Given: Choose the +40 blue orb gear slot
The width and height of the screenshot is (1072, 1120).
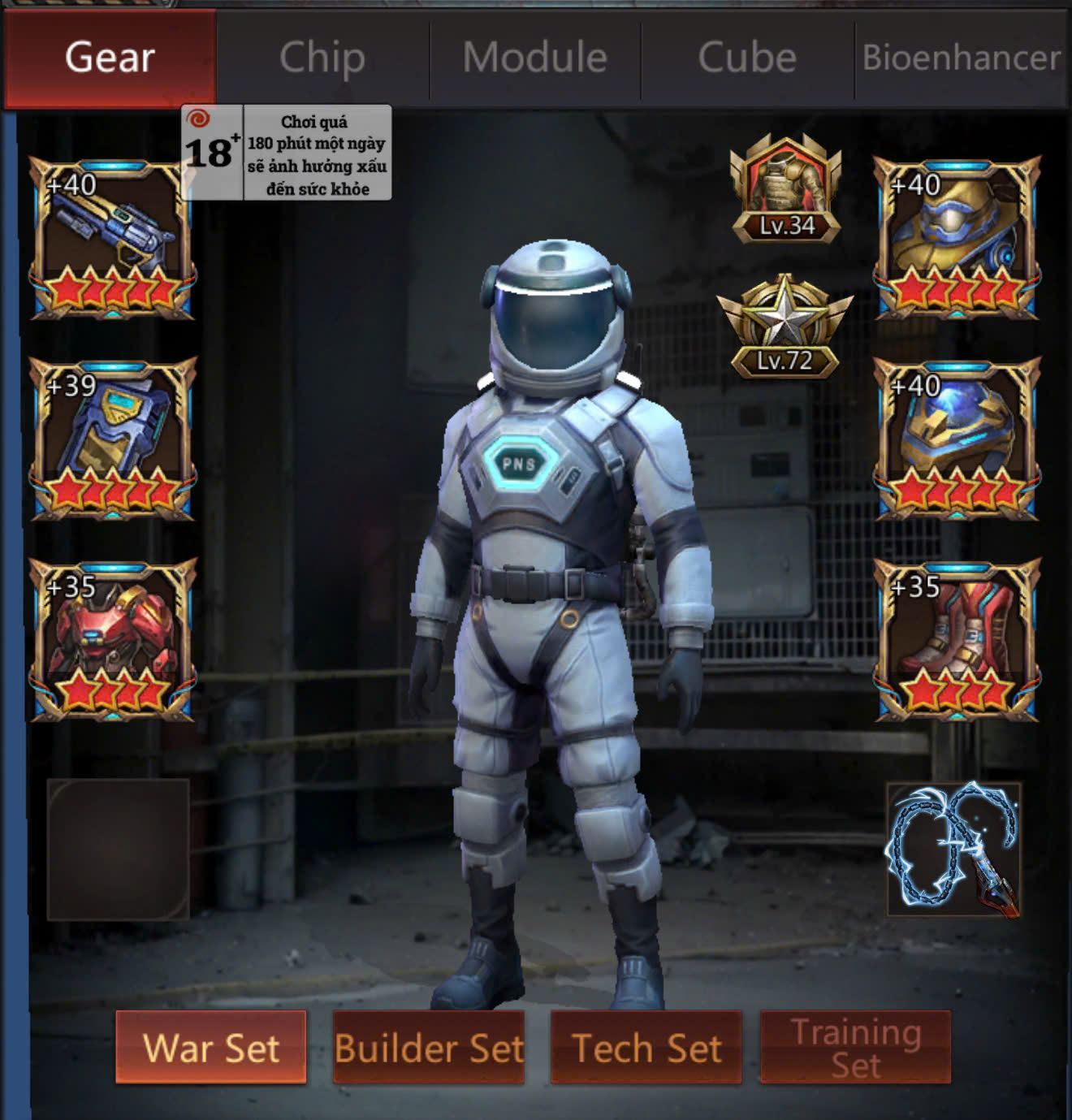Looking at the screenshot, I should click(x=956, y=439).
